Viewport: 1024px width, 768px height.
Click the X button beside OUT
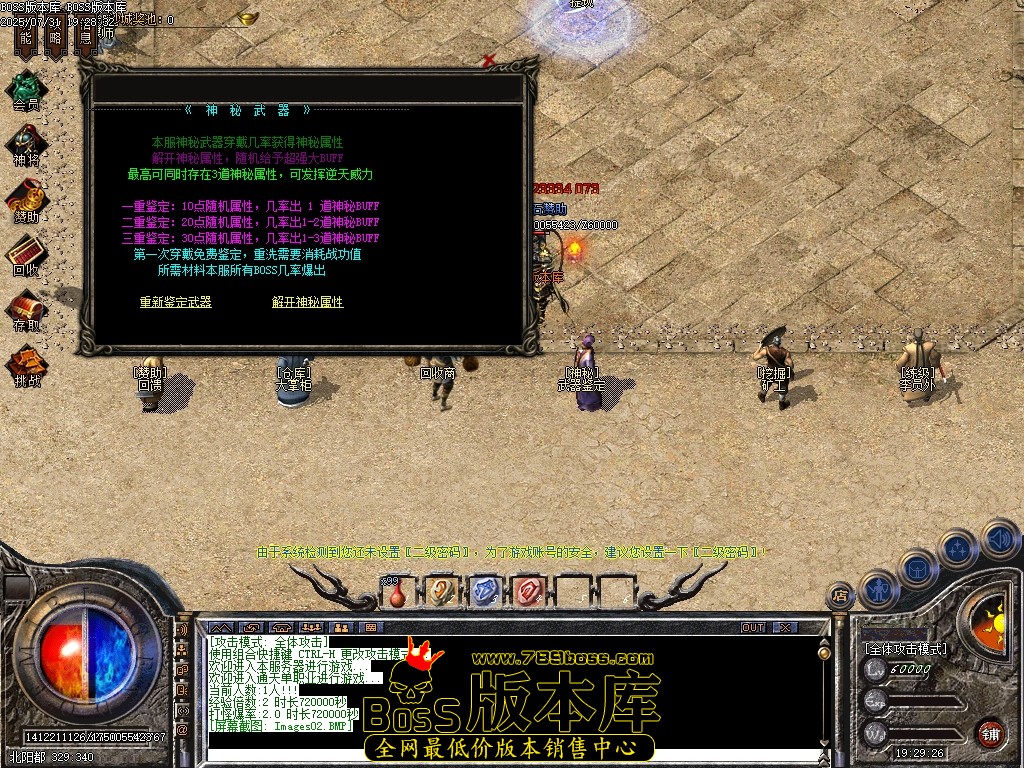click(785, 627)
